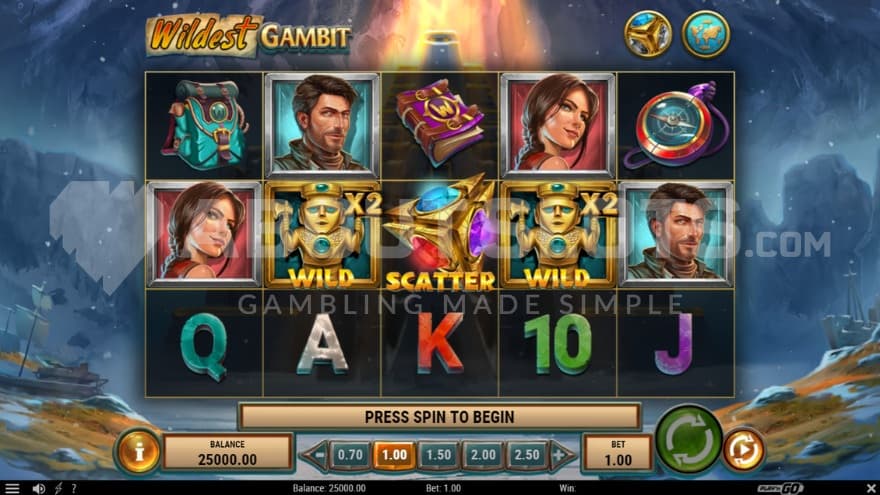Open the question mark help

tap(72, 488)
